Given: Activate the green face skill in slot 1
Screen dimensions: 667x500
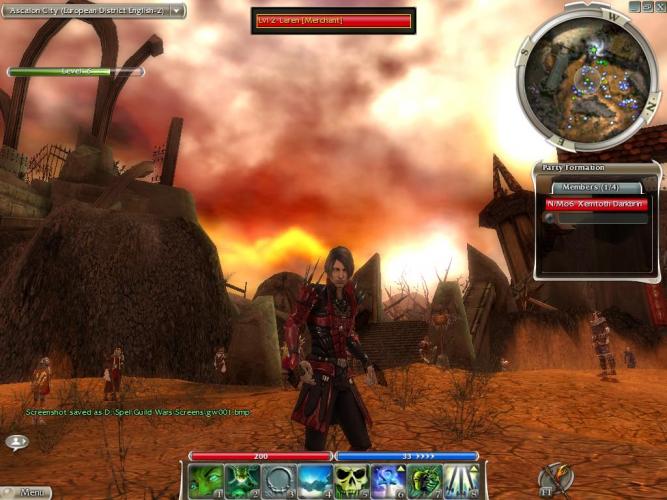Looking at the screenshot, I should [205, 481].
